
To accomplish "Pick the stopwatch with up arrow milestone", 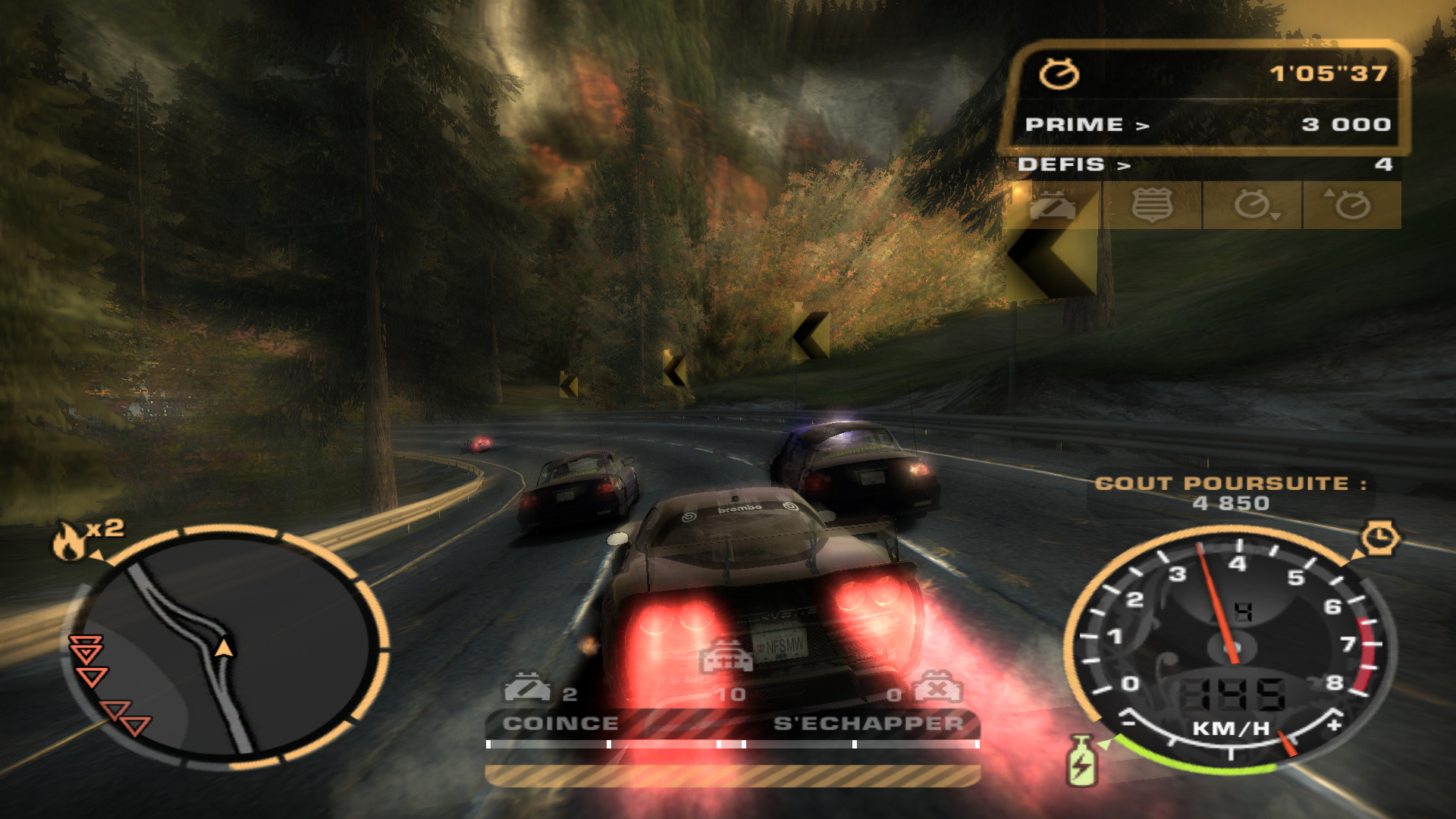I will (x=1351, y=206).
